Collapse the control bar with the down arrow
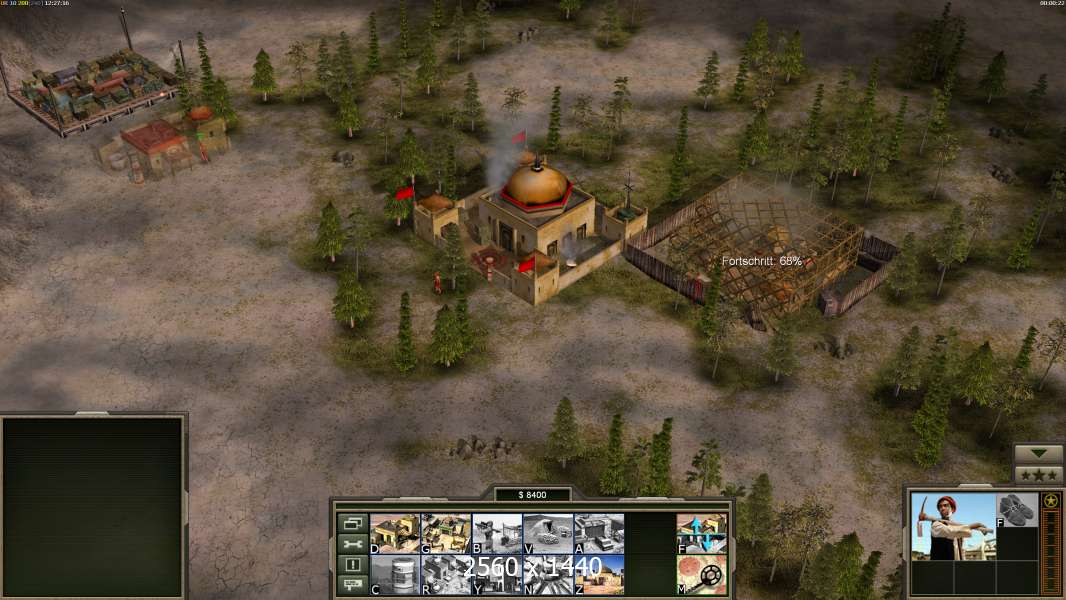Viewport: 1066px width, 600px height. tap(1038, 454)
